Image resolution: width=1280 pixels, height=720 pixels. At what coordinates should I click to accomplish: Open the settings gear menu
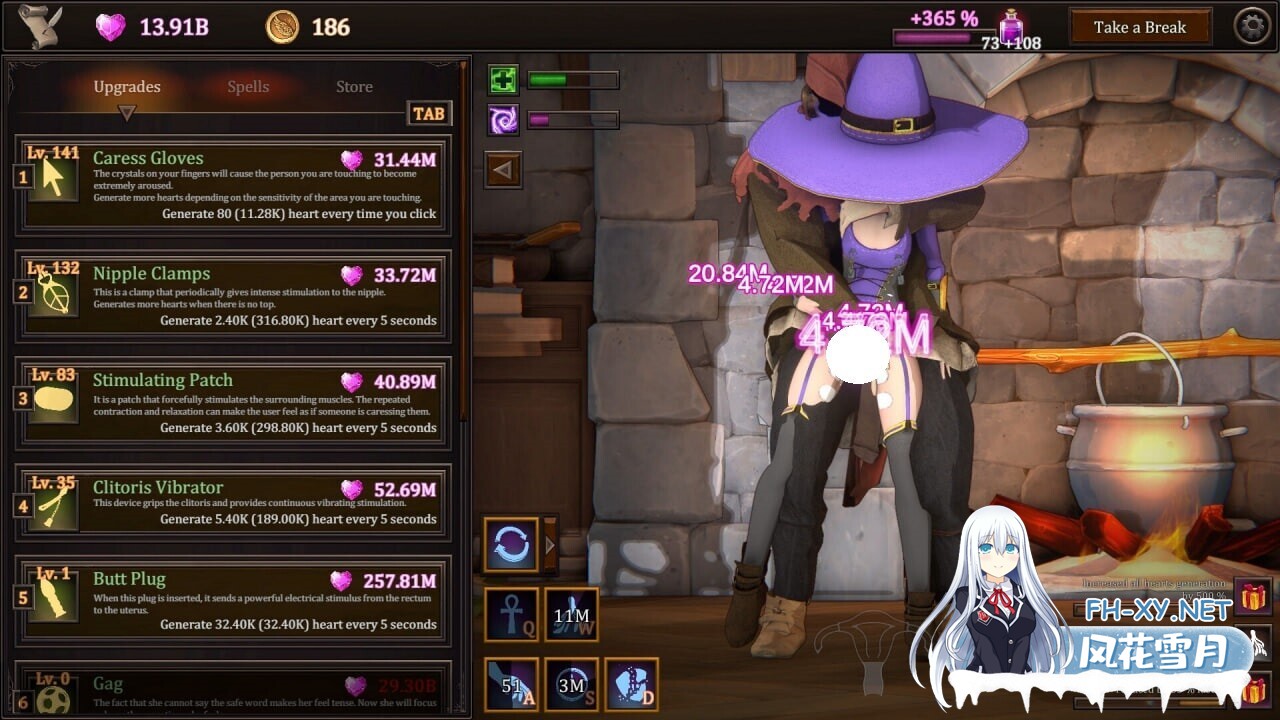pos(1252,27)
